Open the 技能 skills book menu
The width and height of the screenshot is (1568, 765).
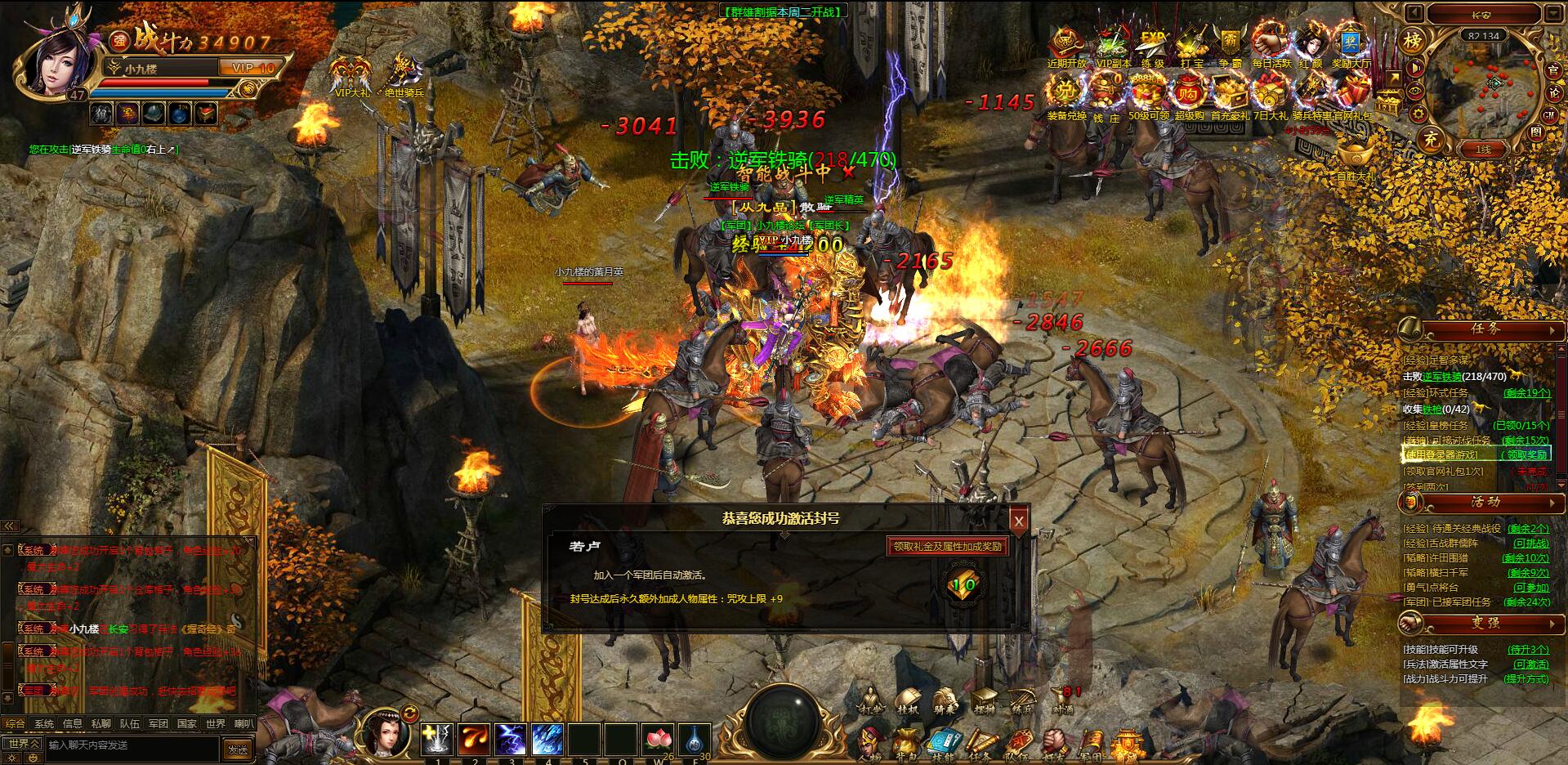click(x=942, y=745)
